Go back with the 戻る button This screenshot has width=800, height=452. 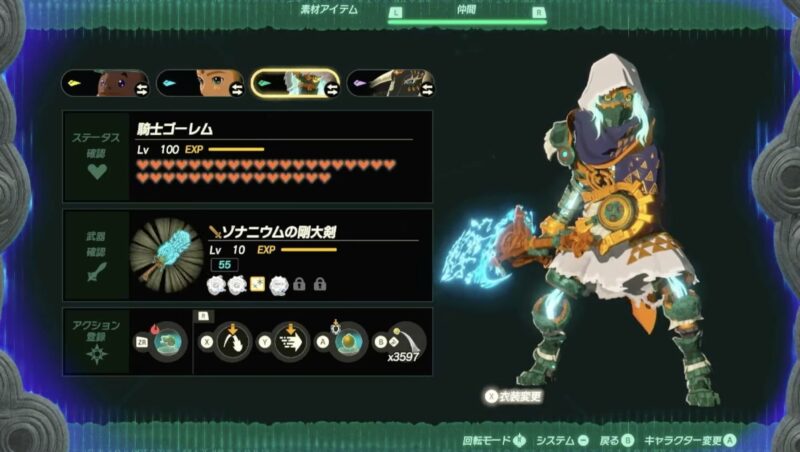click(614, 440)
